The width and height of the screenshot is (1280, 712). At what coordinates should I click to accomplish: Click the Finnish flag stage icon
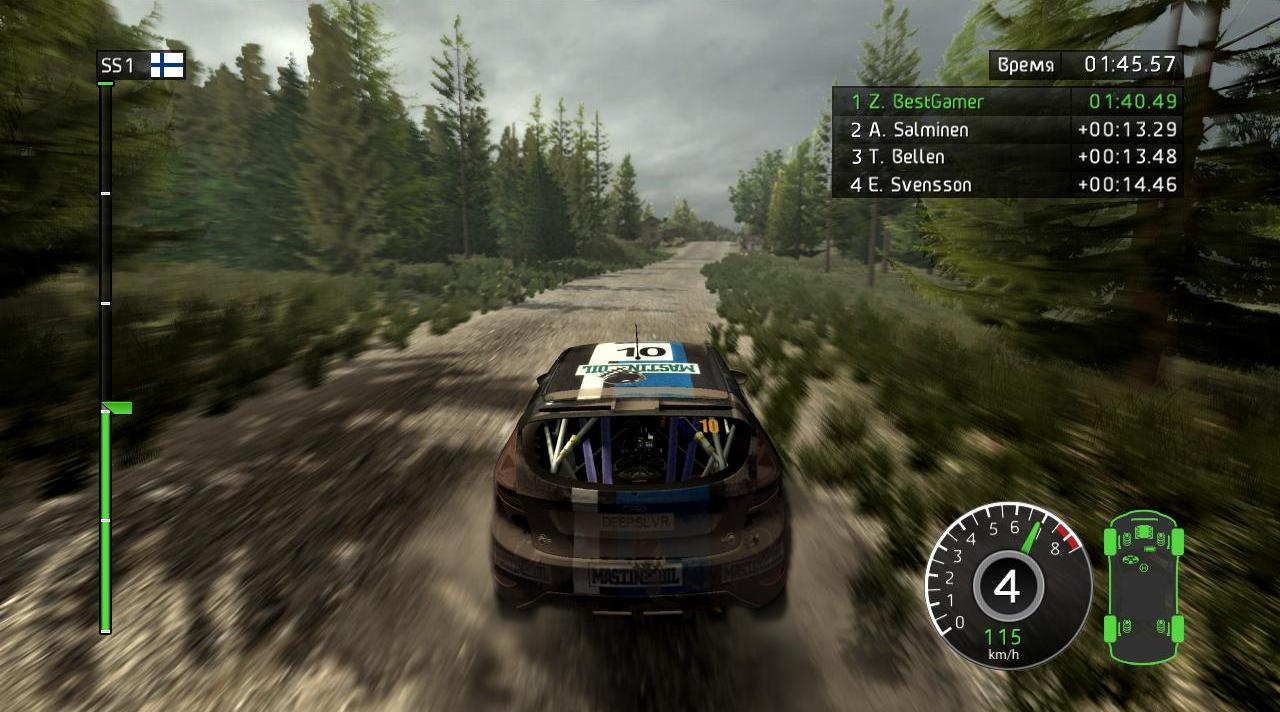click(167, 66)
